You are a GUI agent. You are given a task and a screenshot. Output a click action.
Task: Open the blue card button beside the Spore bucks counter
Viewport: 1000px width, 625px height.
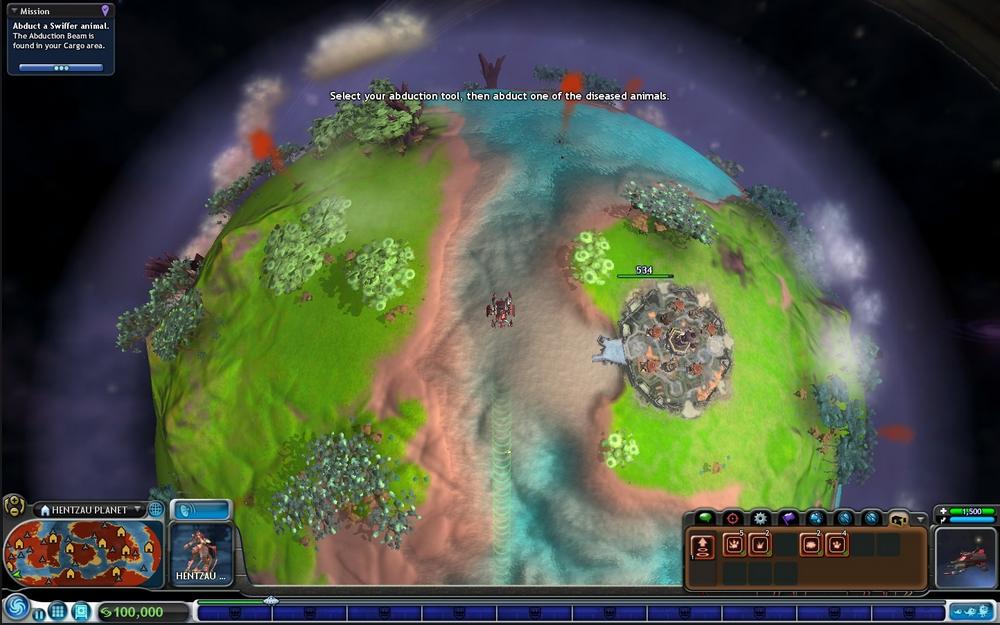coord(80,611)
